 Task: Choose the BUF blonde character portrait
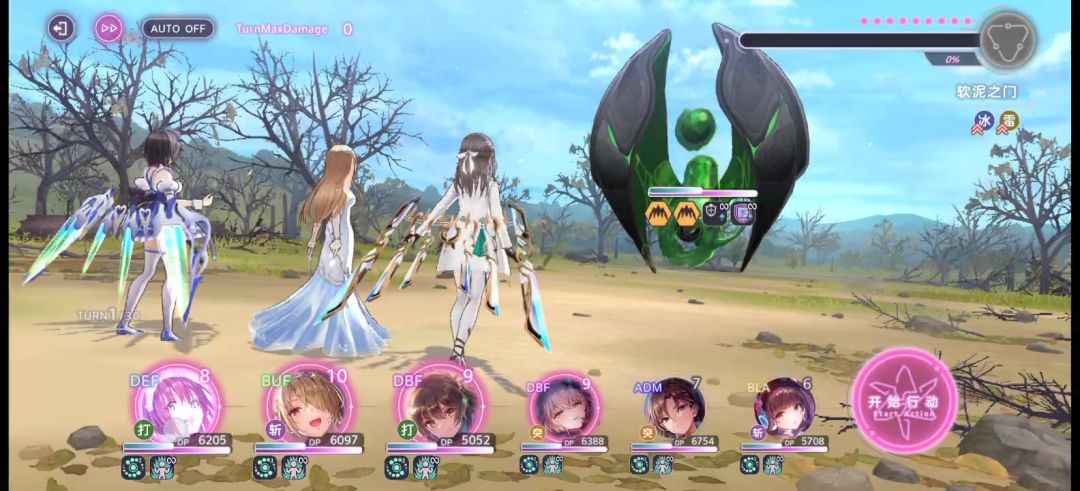coord(308,407)
